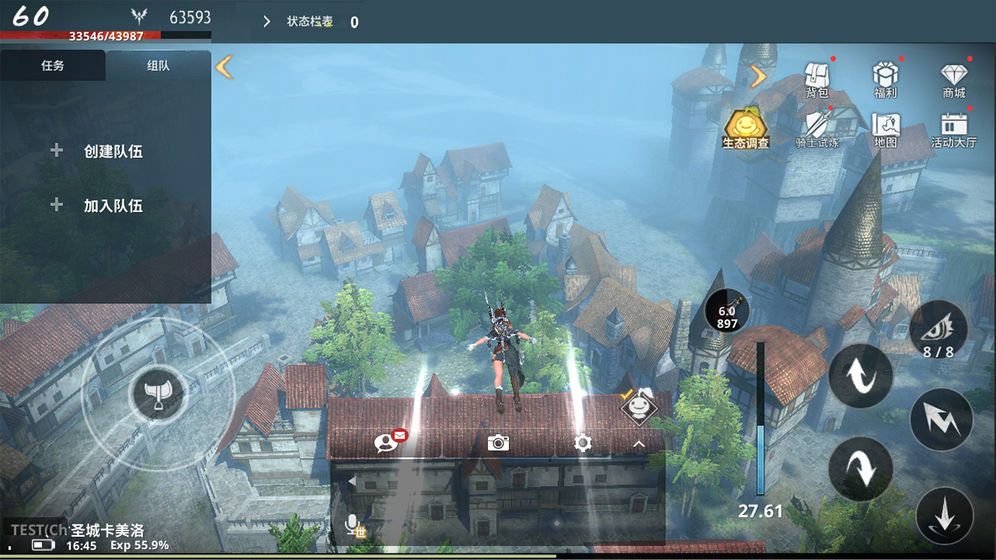Screen dimensions: 996x560
Task: Open the 活动大厅 event hall
Action: click(954, 128)
